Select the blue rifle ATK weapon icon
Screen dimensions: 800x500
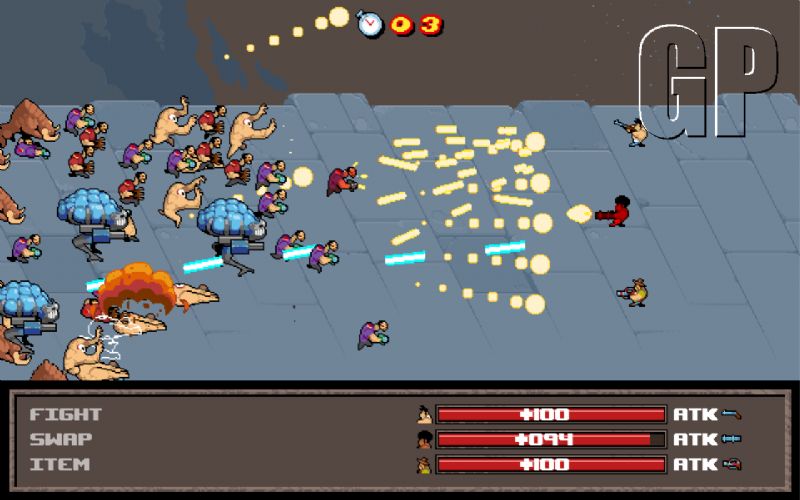click(x=732, y=439)
